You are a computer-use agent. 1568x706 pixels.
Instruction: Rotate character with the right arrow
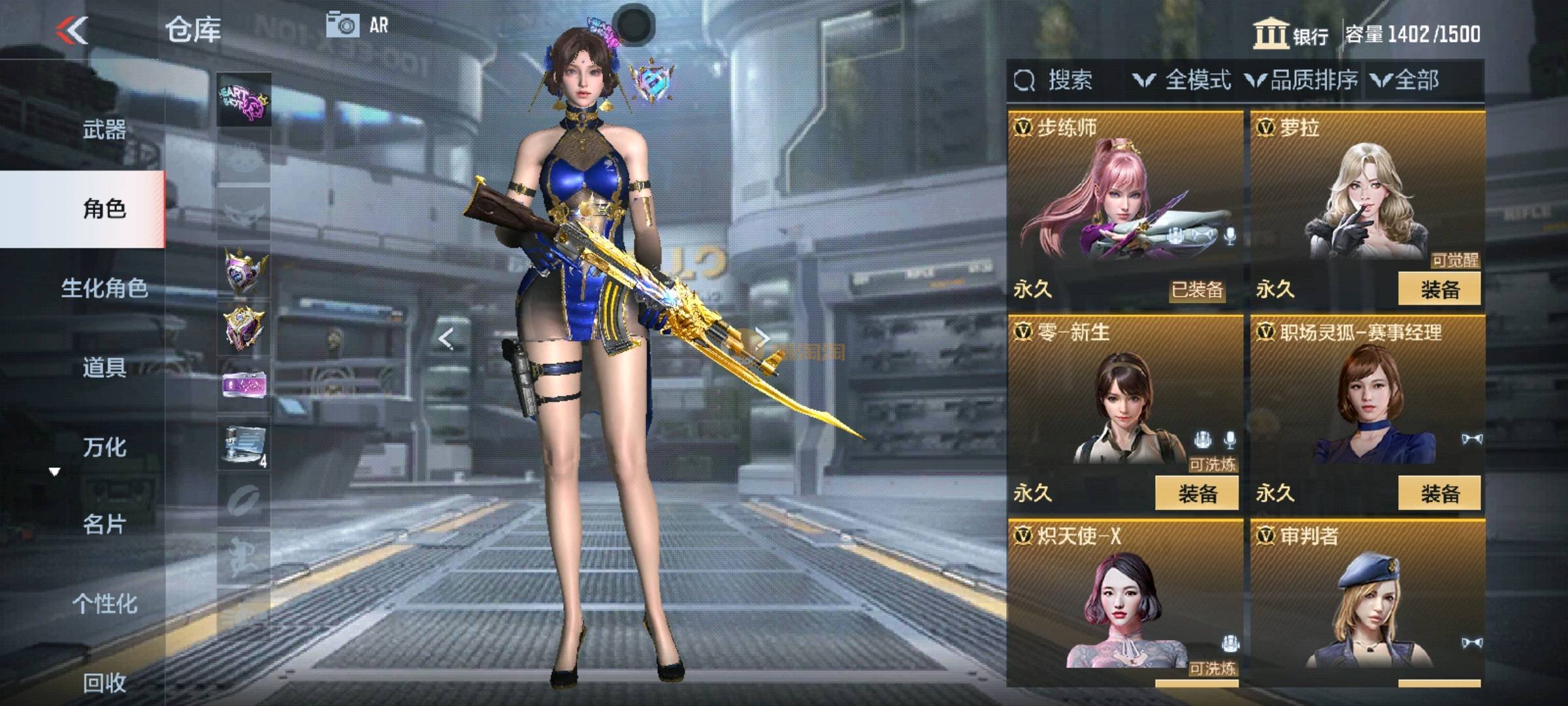pyautogui.click(x=762, y=339)
